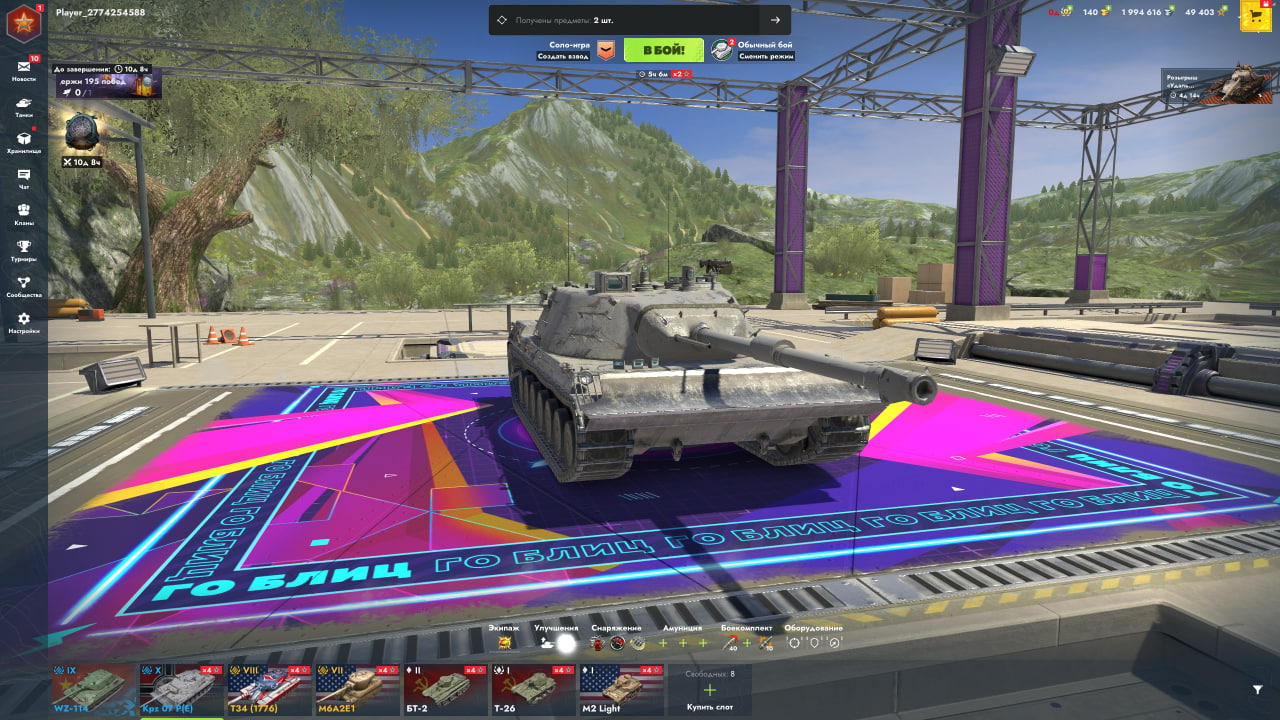1280x720 pixels.
Task: Go to Хранилище storage
Action: (24, 142)
